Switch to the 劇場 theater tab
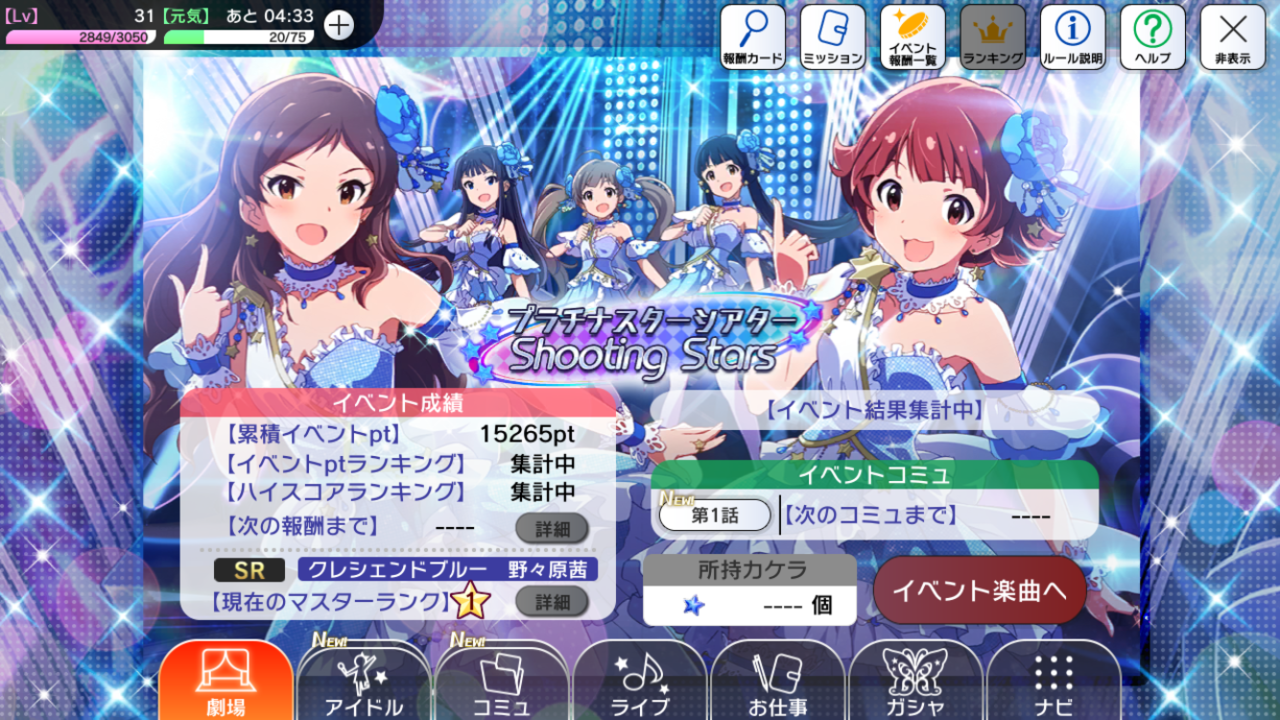The height and width of the screenshot is (720, 1280). point(226,682)
